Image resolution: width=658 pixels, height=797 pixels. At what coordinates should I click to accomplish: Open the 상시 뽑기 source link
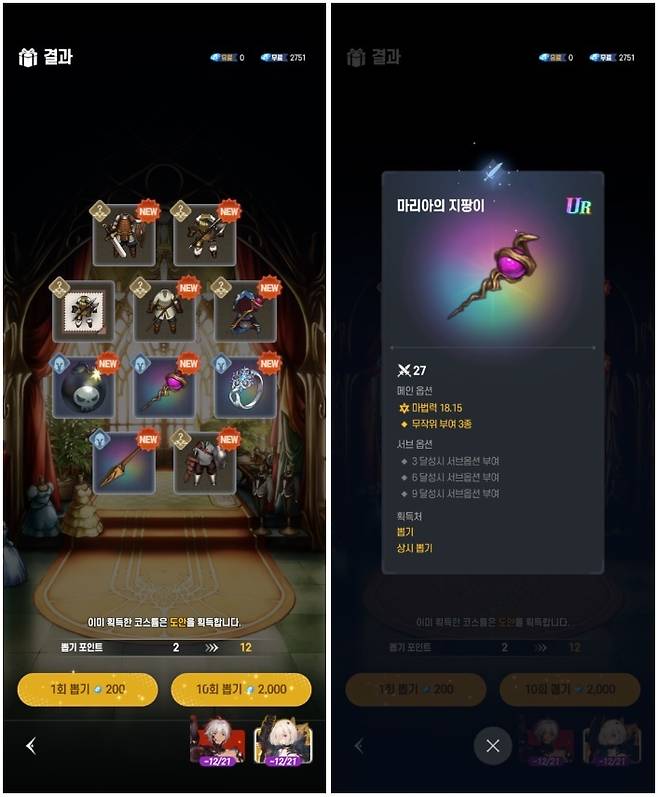[x=415, y=548]
